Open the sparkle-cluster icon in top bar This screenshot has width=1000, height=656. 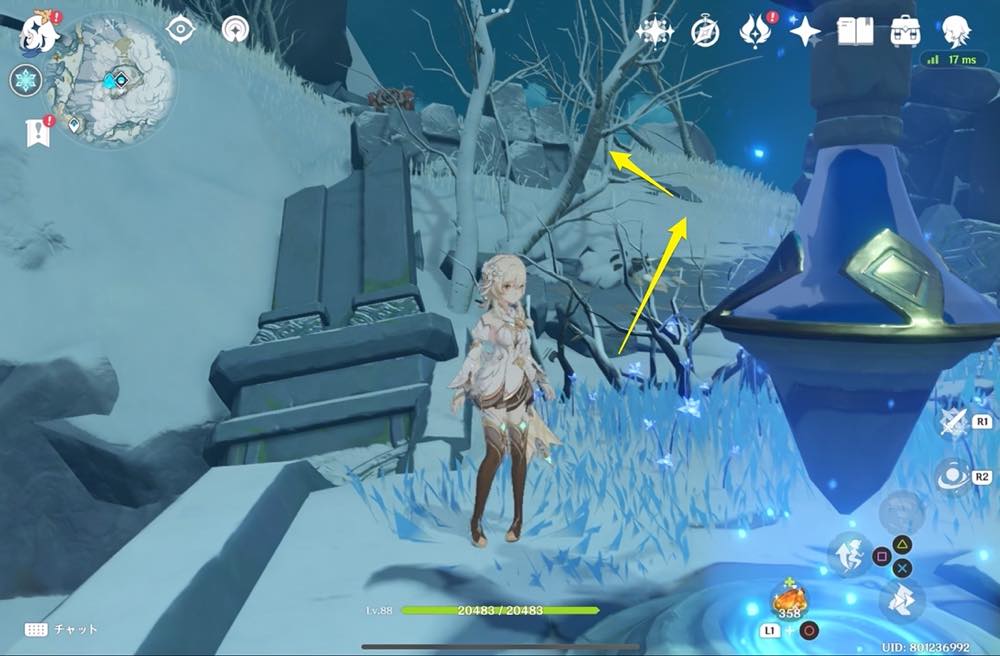pos(655,32)
